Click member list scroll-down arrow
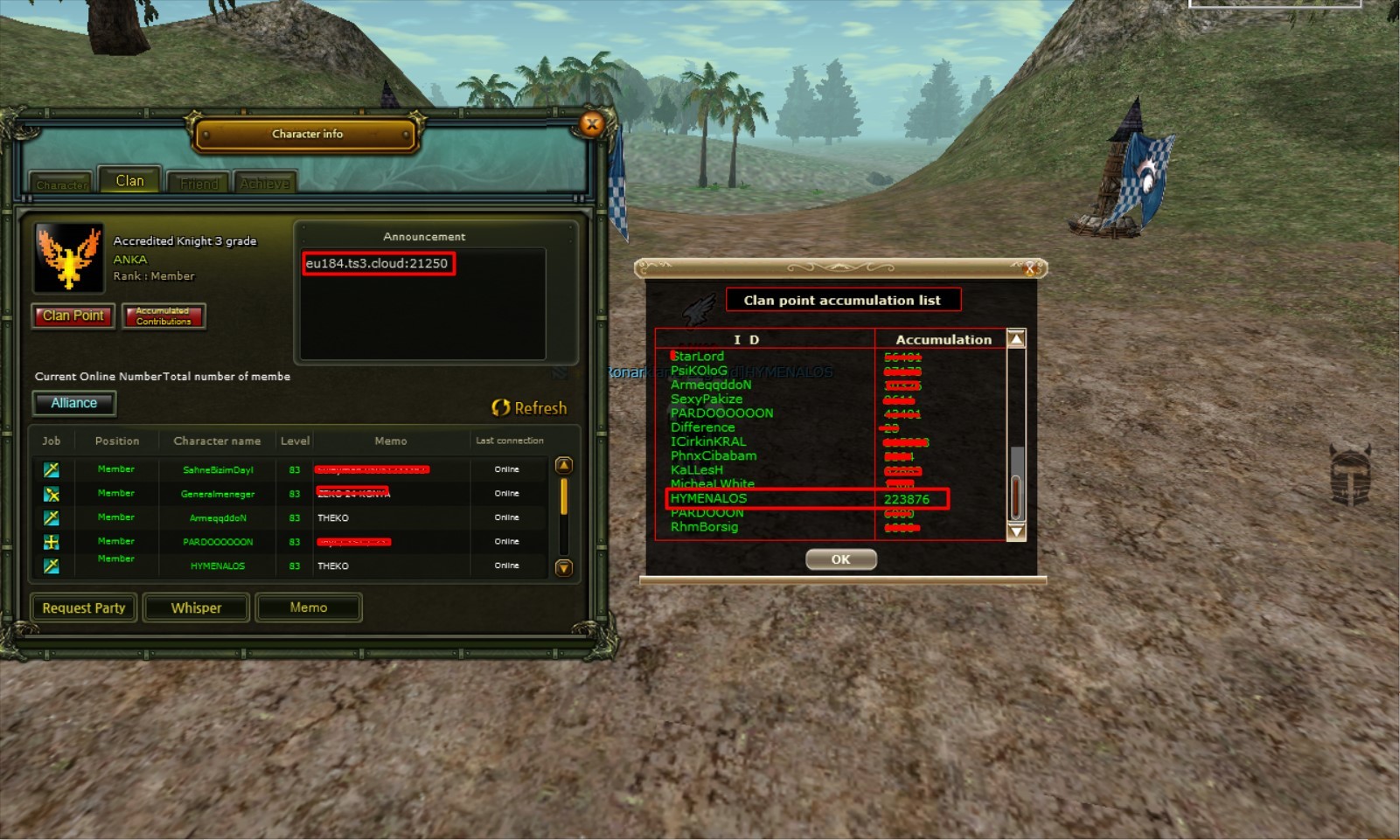1400x840 pixels. [x=564, y=568]
